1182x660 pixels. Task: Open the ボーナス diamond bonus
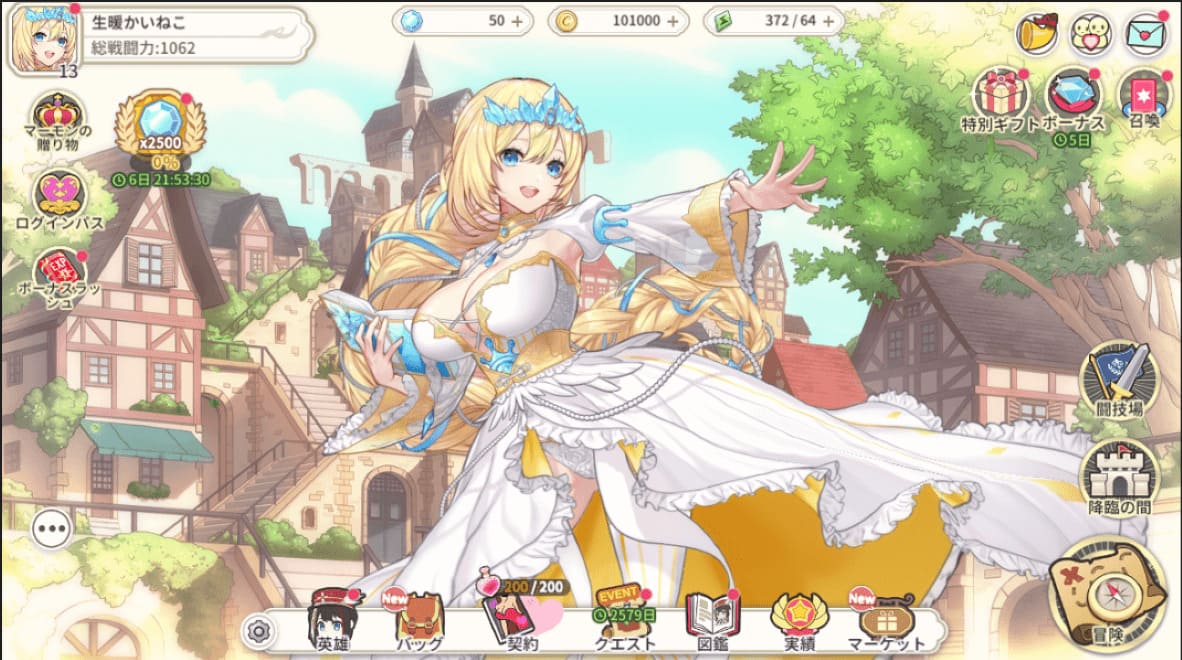(x=1073, y=97)
